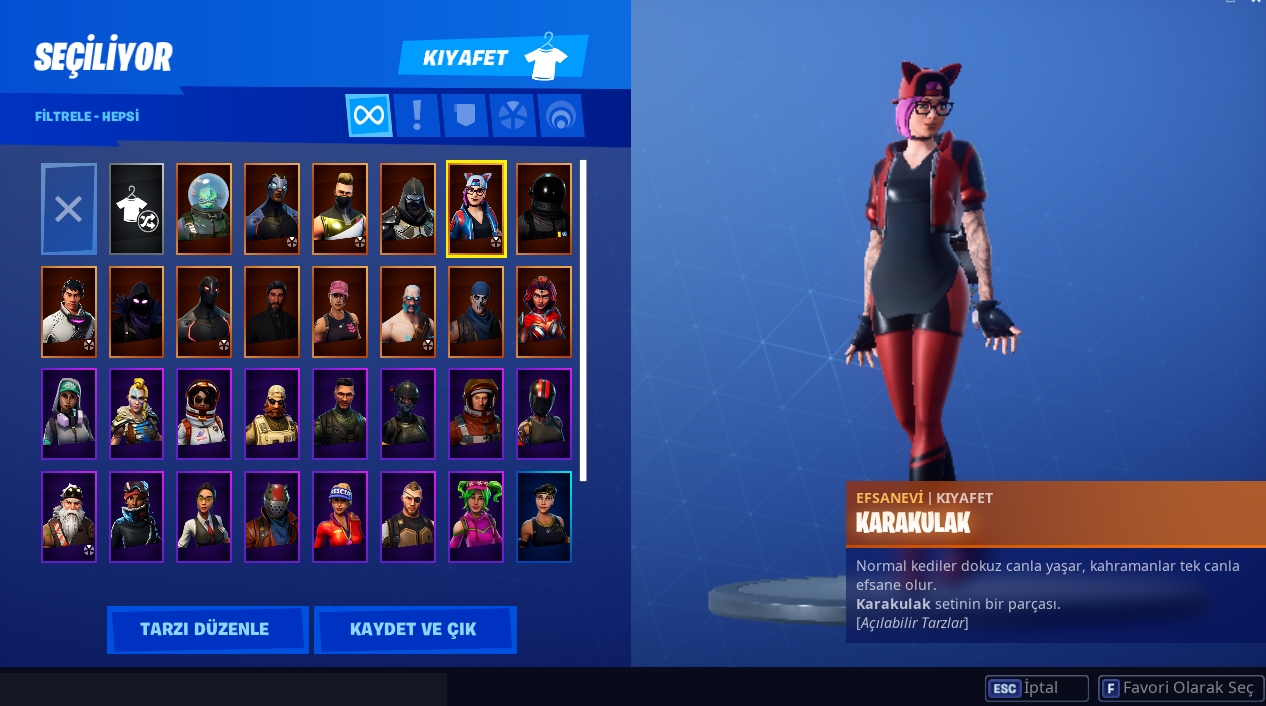Click the outfit list scrollbar
The width and height of the screenshot is (1266, 706).
tap(584, 320)
